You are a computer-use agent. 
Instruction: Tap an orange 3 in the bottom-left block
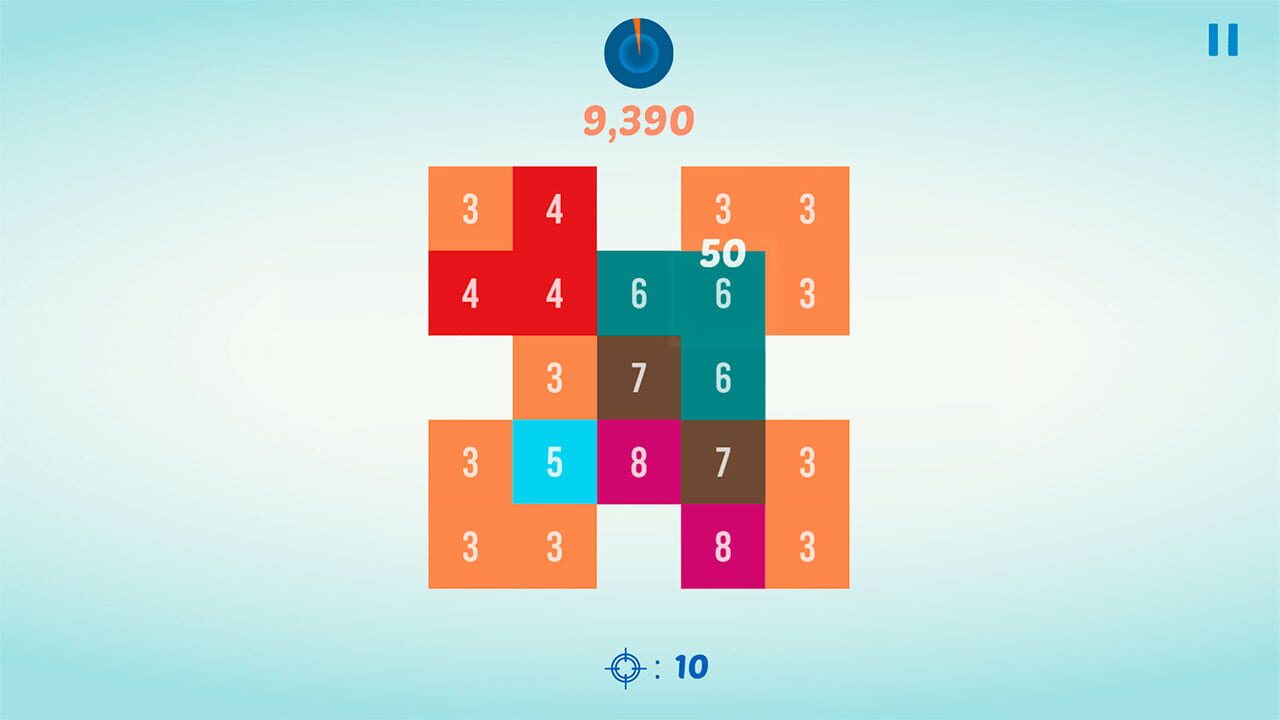(x=469, y=546)
